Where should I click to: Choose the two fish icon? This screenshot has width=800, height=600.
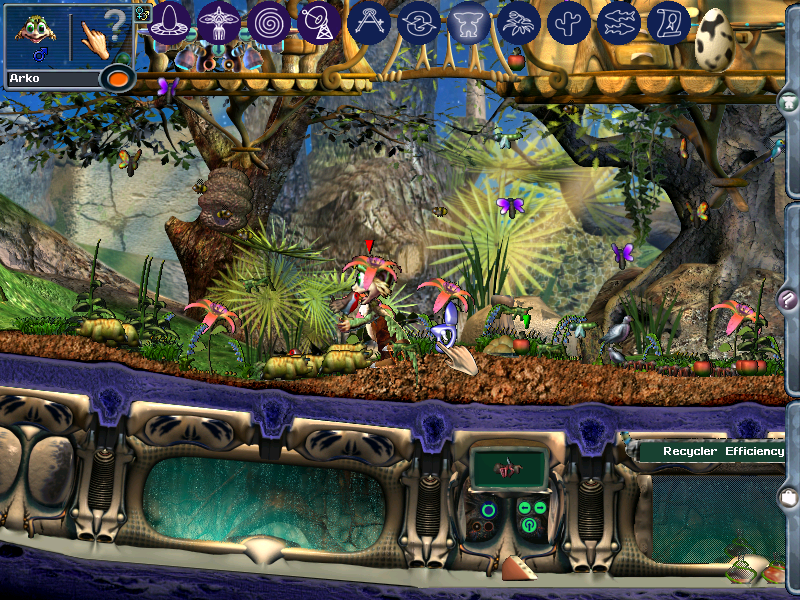[619, 22]
